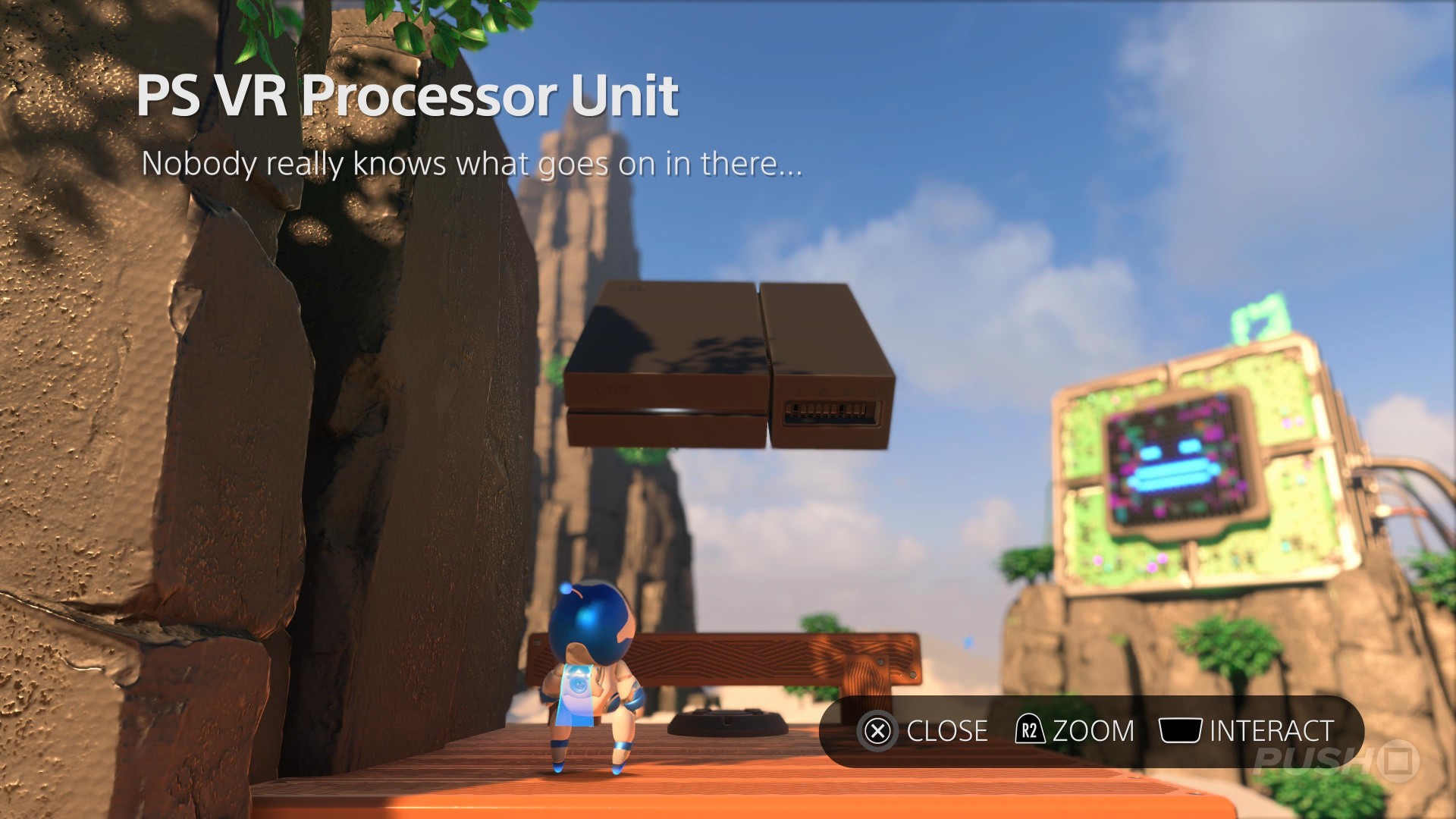The width and height of the screenshot is (1456, 819).
Task: Toggle the vent grille on the processor
Action: pos(832,413)
